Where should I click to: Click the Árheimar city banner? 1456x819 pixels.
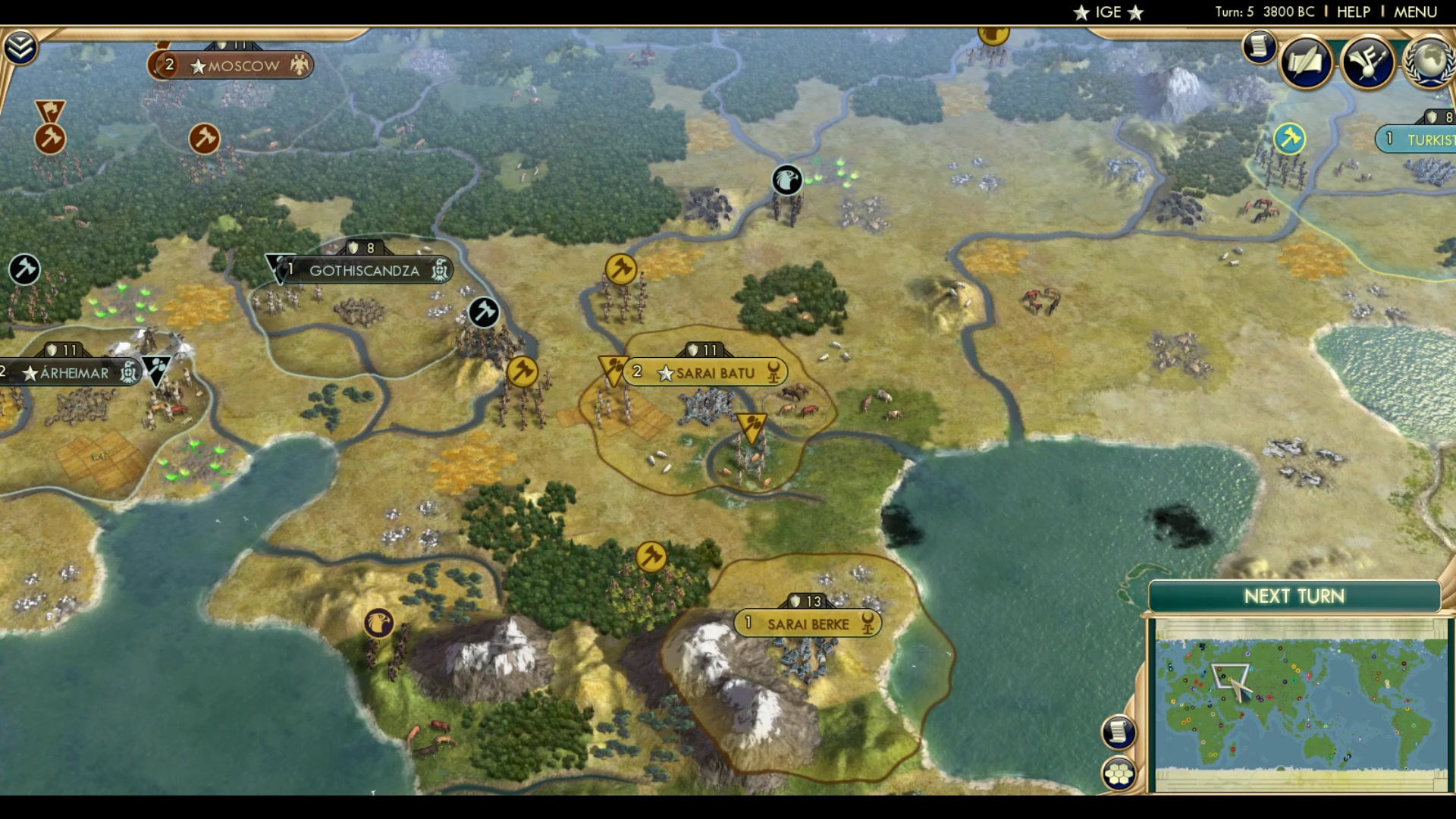tap(72, 372)
